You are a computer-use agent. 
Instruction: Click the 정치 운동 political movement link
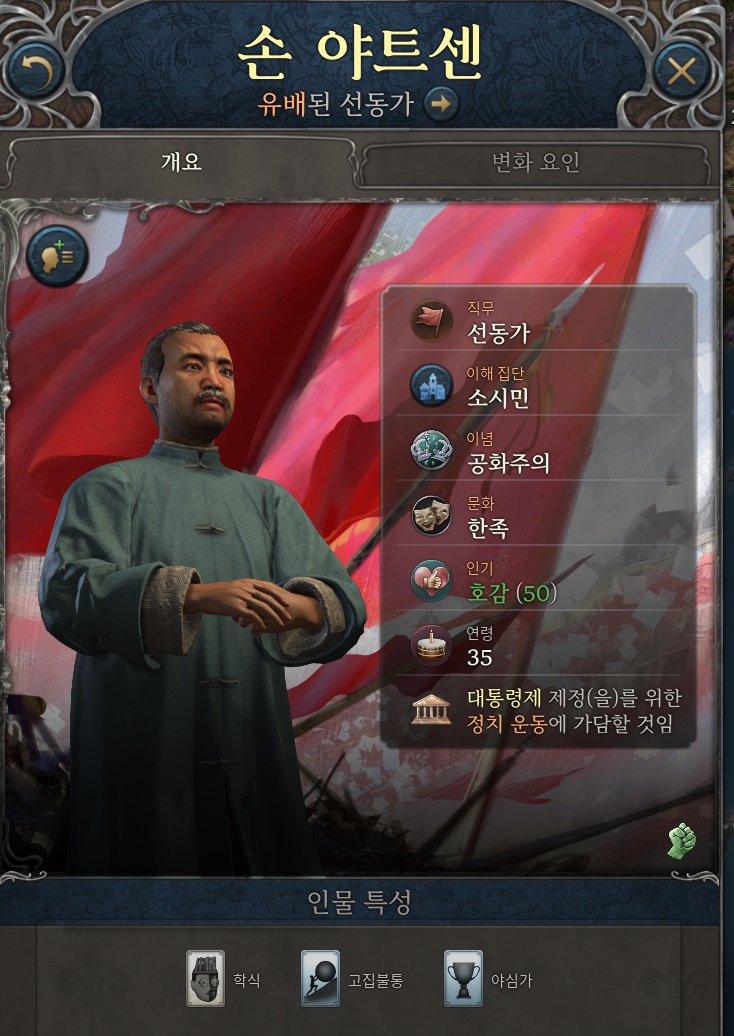[506, 724]
